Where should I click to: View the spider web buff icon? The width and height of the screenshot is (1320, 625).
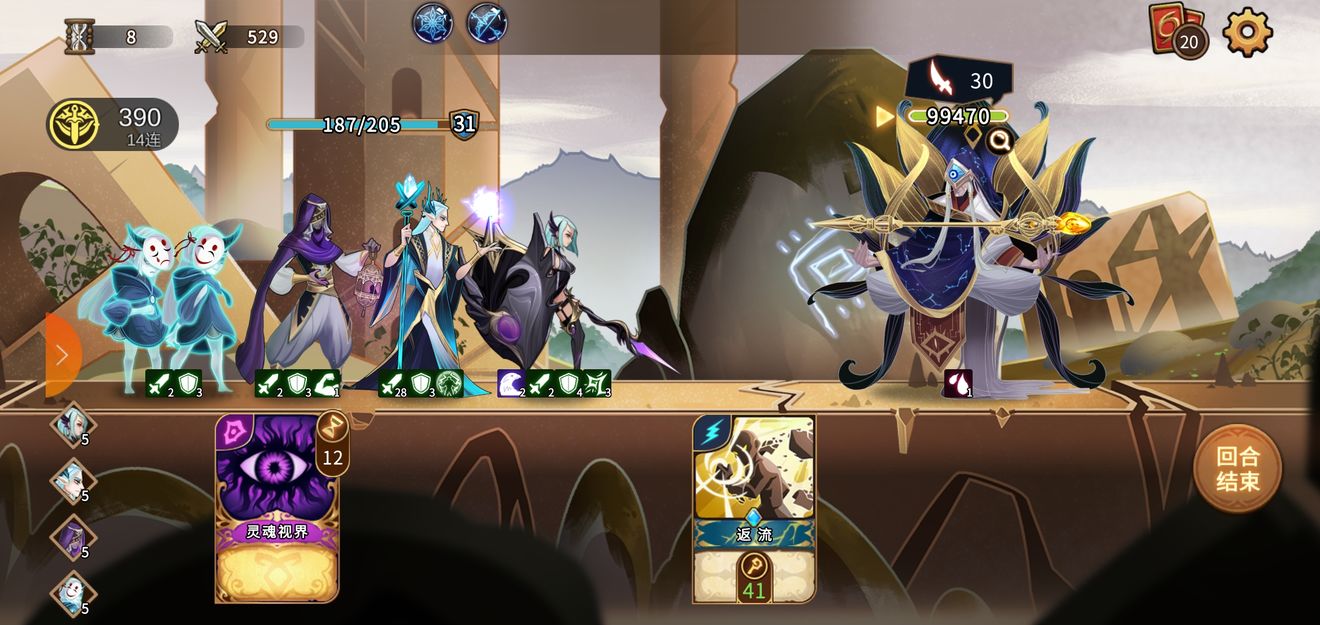click(x=433, y=23)
